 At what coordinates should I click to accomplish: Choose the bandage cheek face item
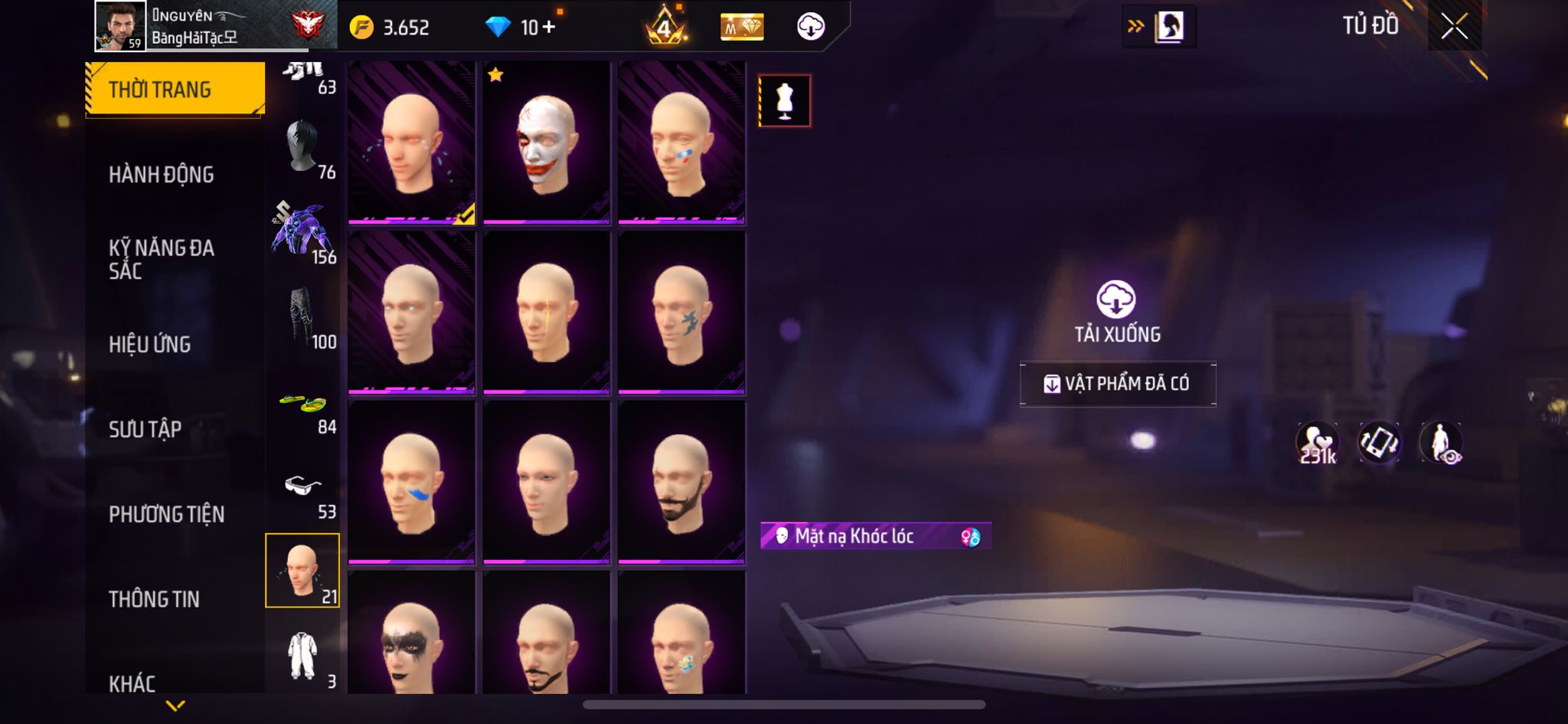(x=681, y=143)
